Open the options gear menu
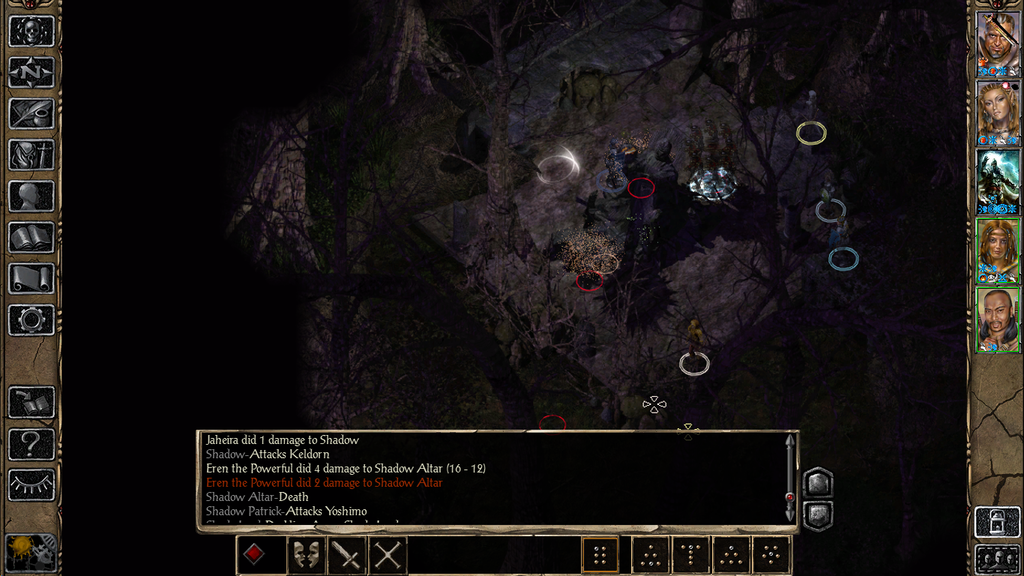Viewport: 1024px width, 576px height. [x=31, y=320]
